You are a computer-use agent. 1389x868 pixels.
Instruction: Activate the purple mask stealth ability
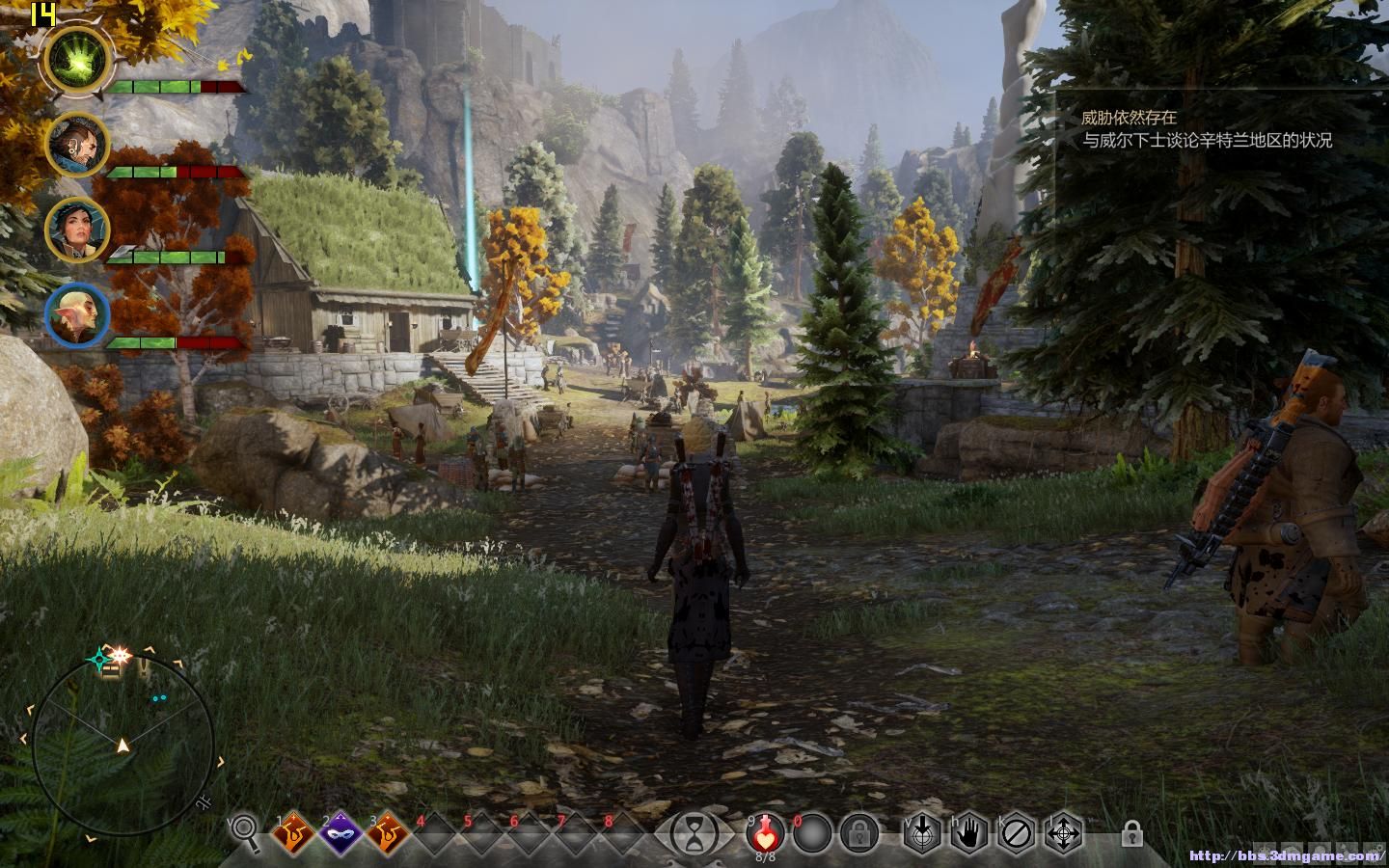340,831
